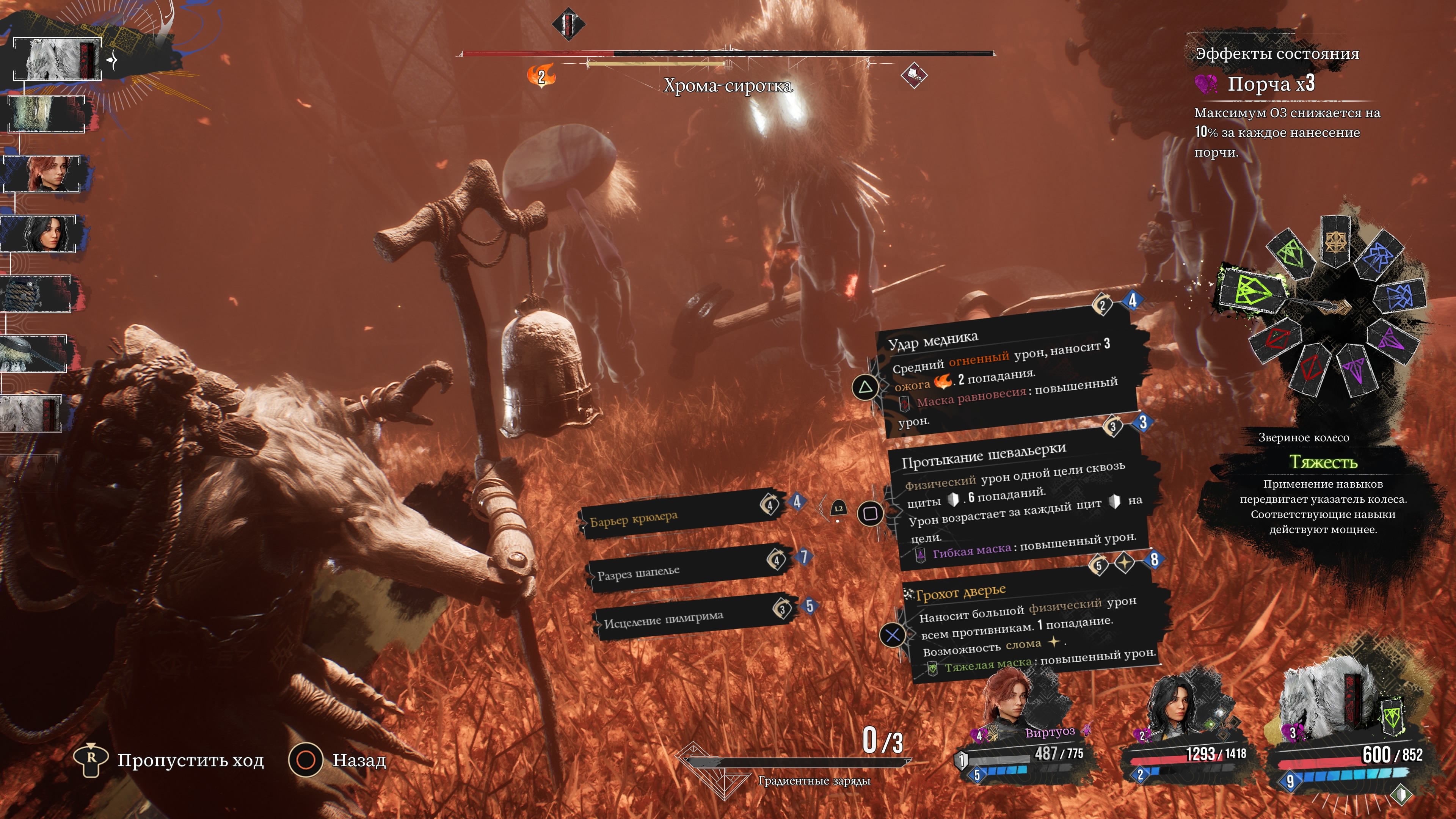Click the burn stack icon under enemy bar
Screen dimensions: 1456x819
pos(541,76)
